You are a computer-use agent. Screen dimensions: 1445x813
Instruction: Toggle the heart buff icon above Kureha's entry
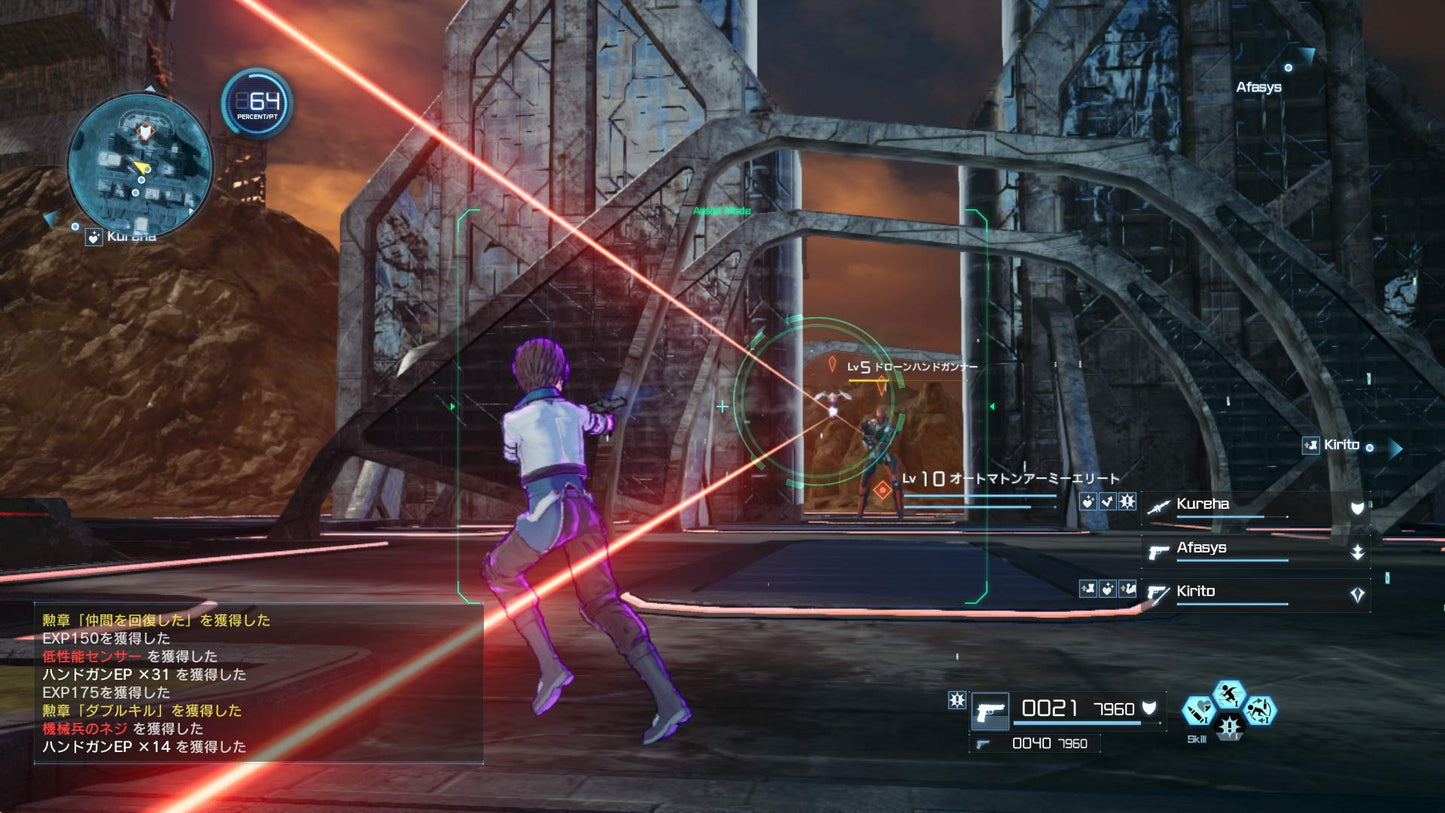pyautogui.click(x=1088, y=502)
